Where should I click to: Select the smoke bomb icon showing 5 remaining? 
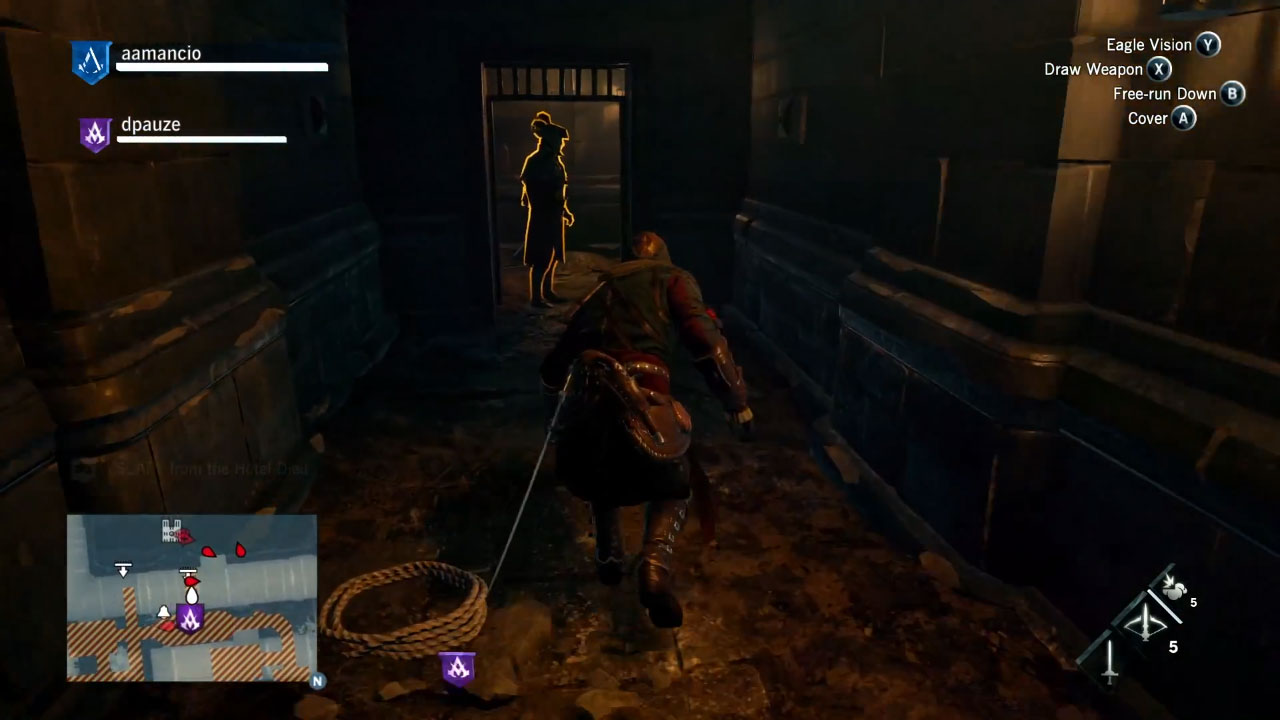coord(1173,591)
